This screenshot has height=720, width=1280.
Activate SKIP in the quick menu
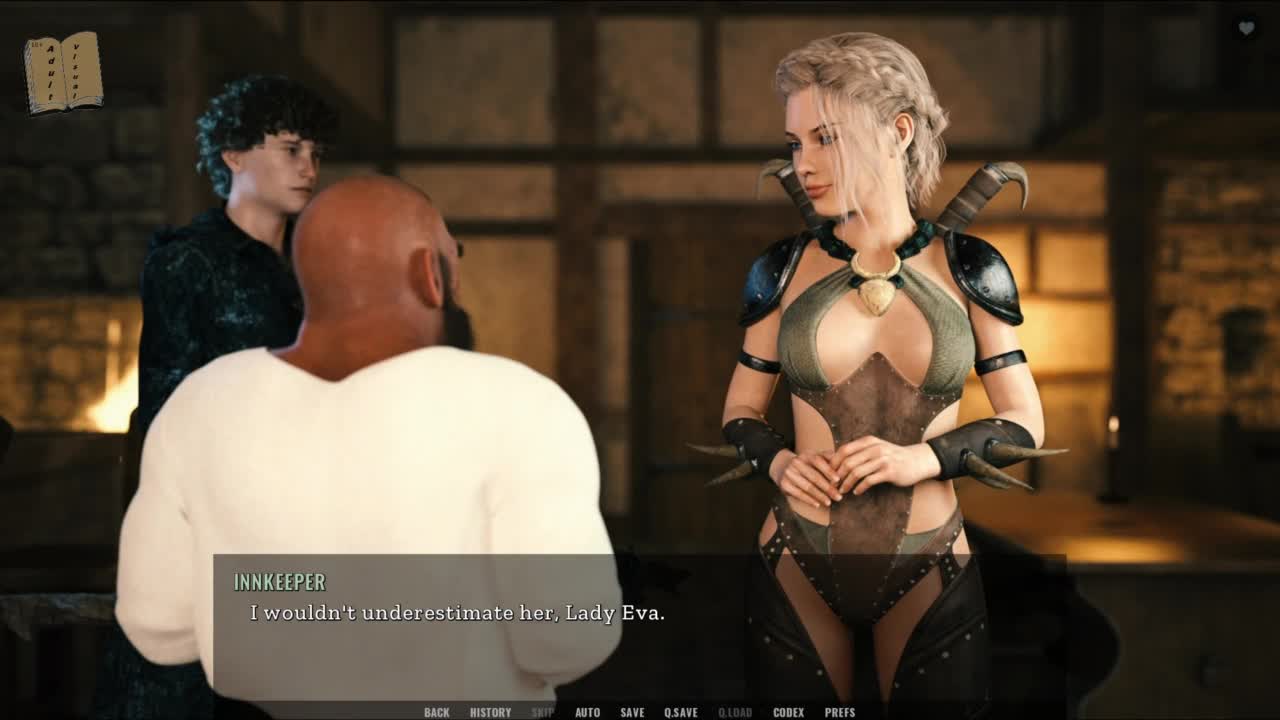point(542,712)
